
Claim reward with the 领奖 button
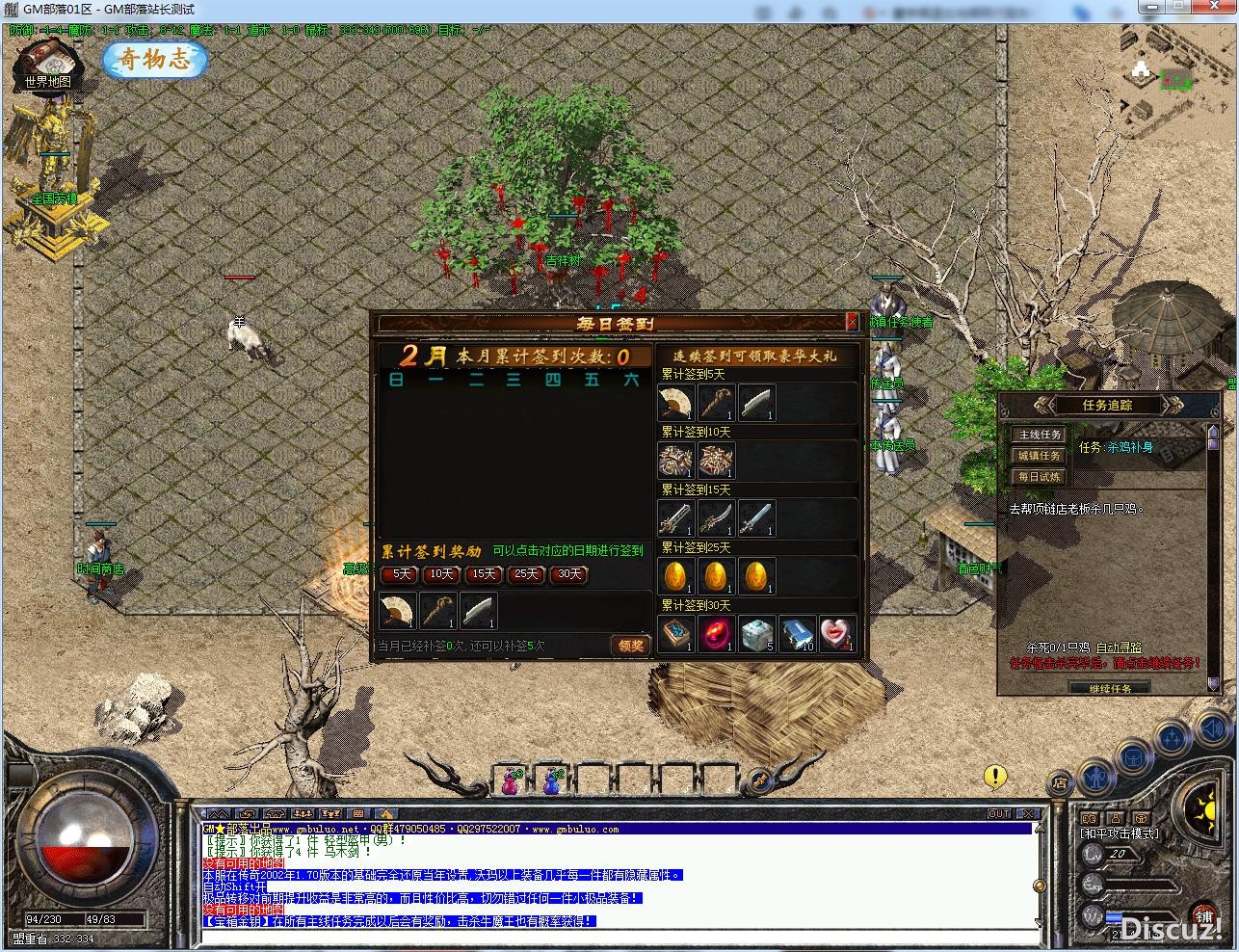(631, 646)
